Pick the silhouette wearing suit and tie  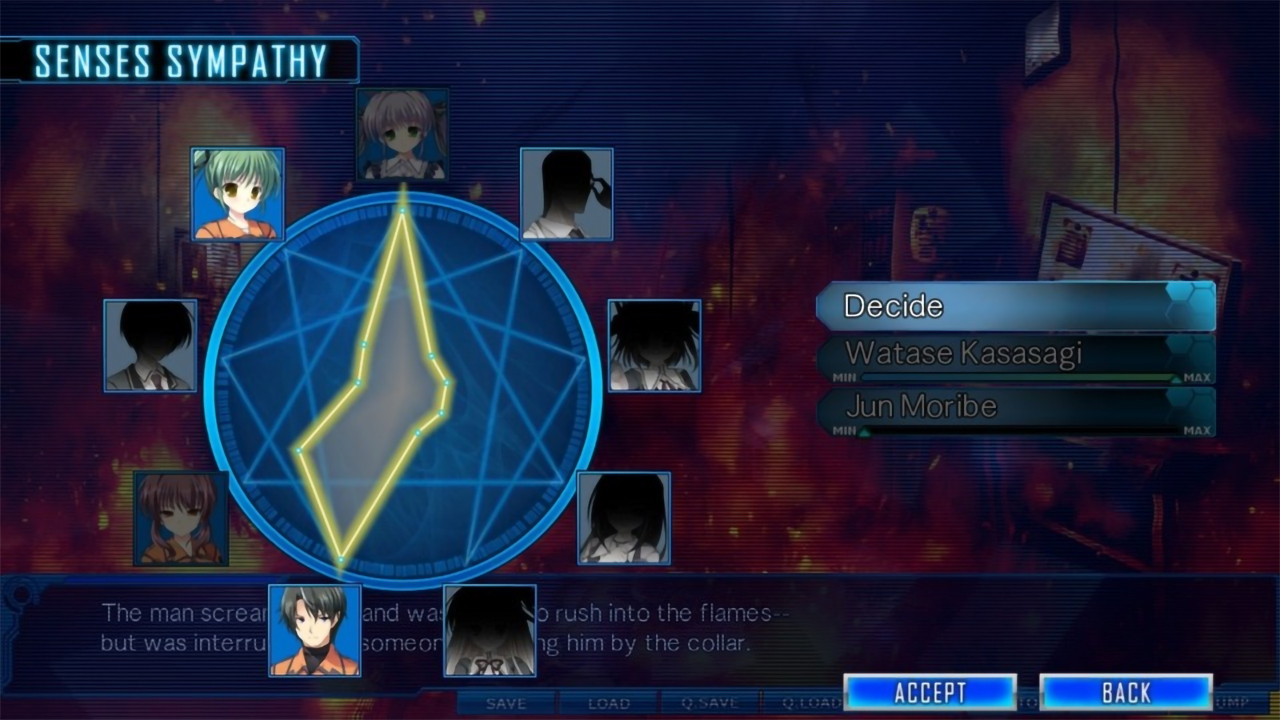(150, 345)
